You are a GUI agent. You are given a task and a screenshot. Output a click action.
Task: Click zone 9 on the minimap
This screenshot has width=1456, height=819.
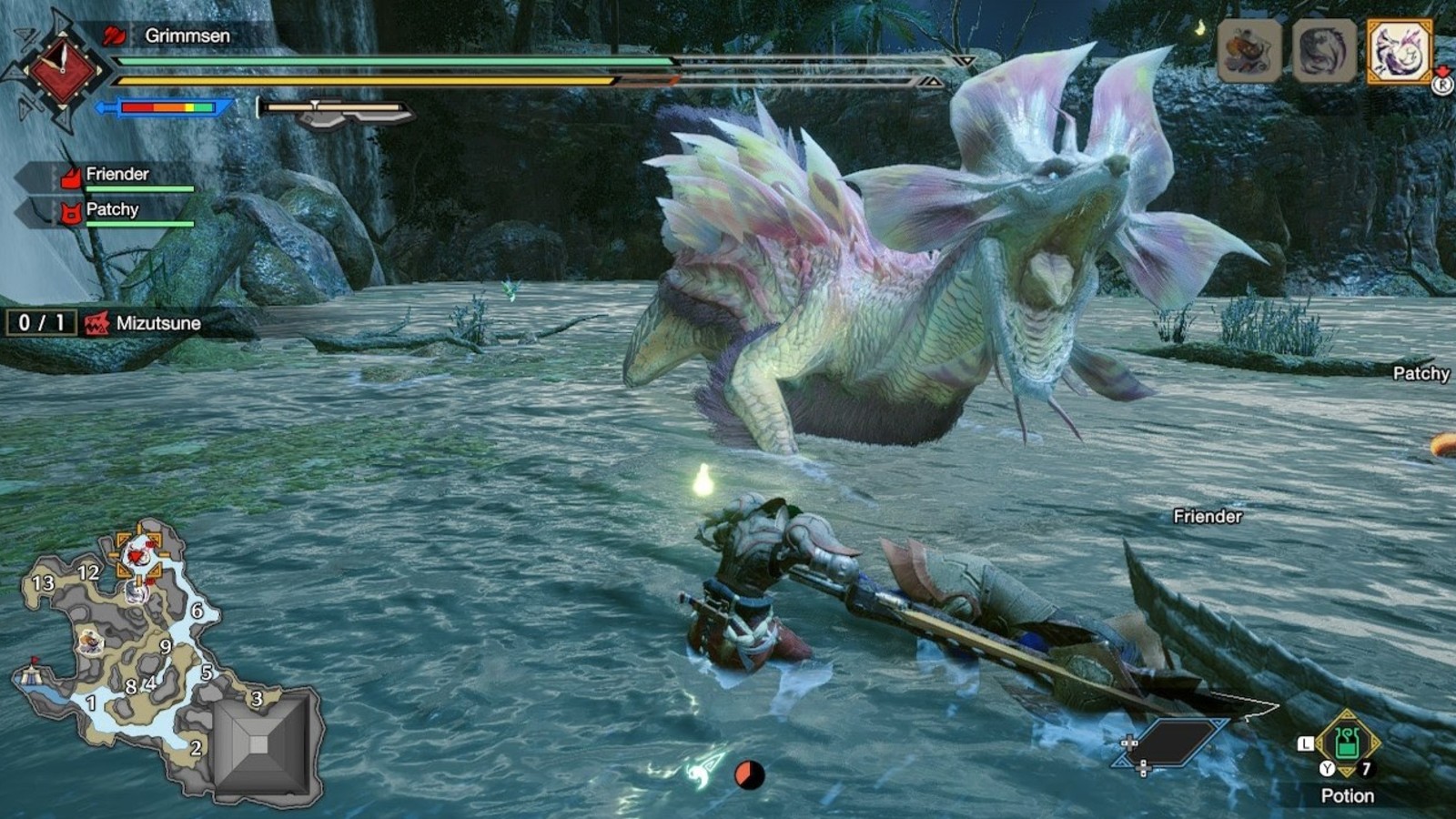(x=166, y=646)
